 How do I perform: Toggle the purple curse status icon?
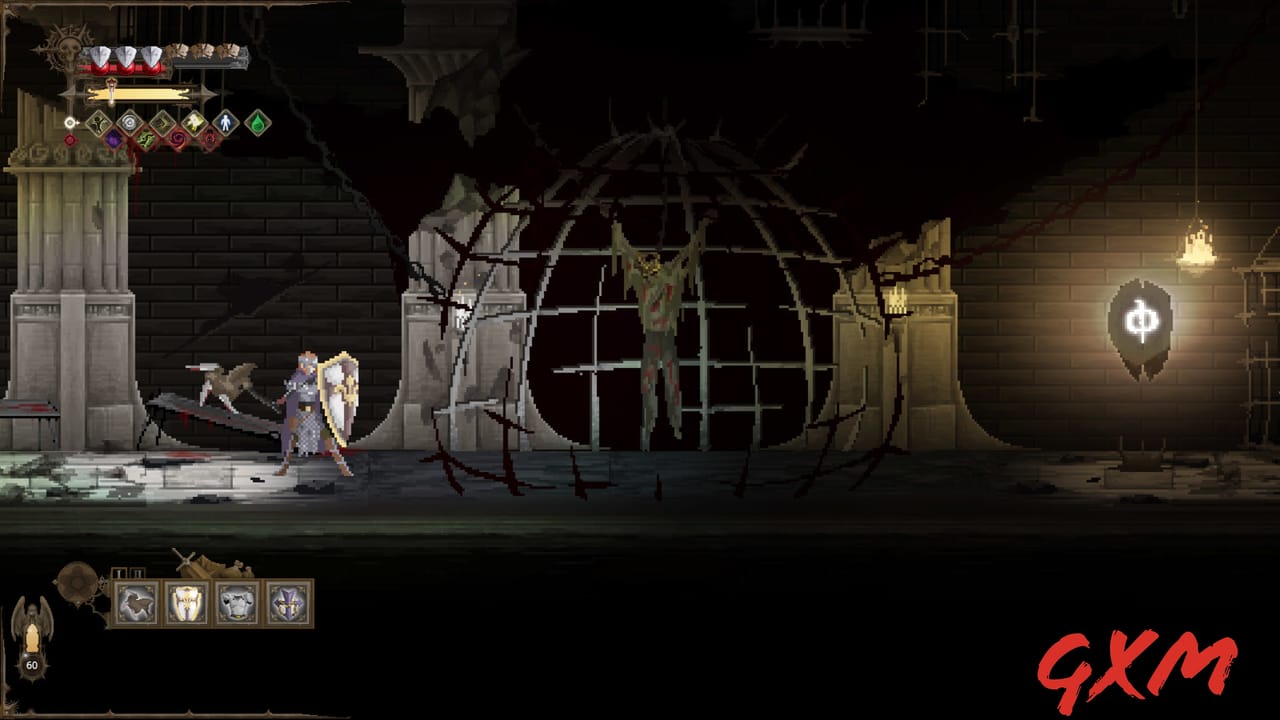tap(114, 138)
